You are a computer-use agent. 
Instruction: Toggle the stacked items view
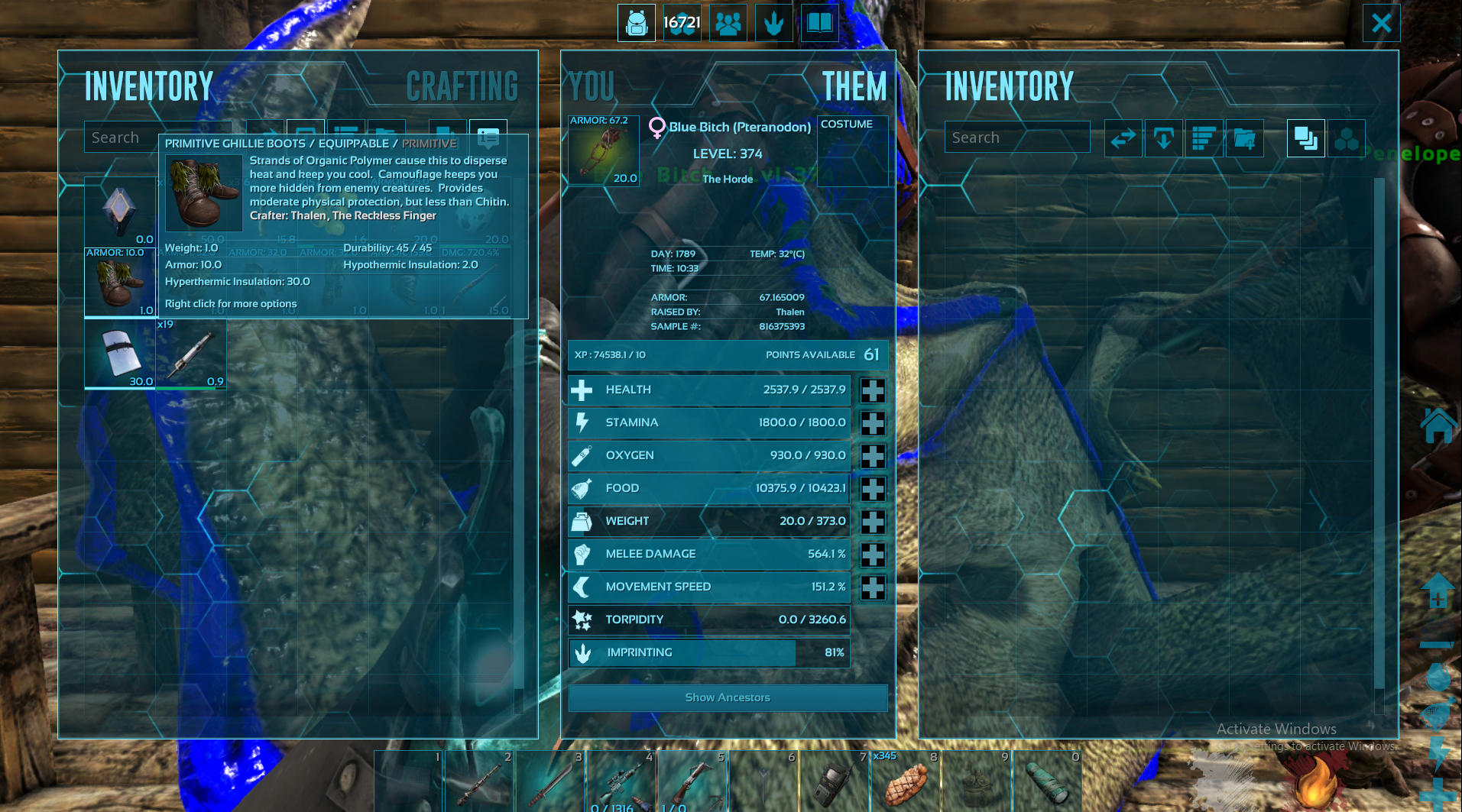(x=1305, y=138)
